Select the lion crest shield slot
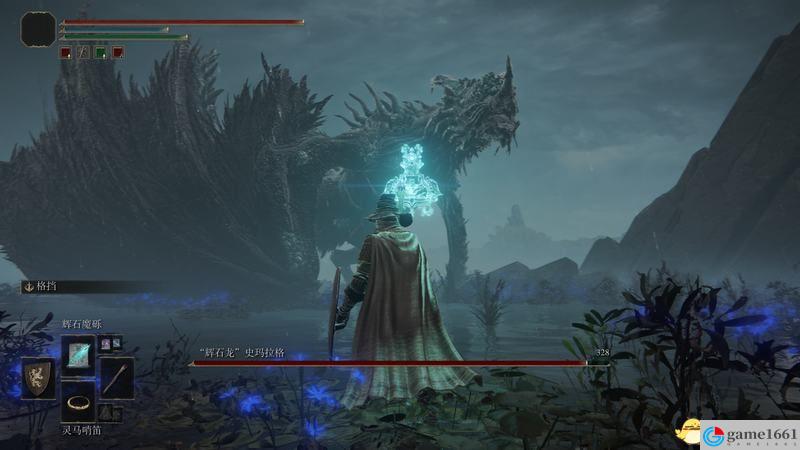 [39, 377]
